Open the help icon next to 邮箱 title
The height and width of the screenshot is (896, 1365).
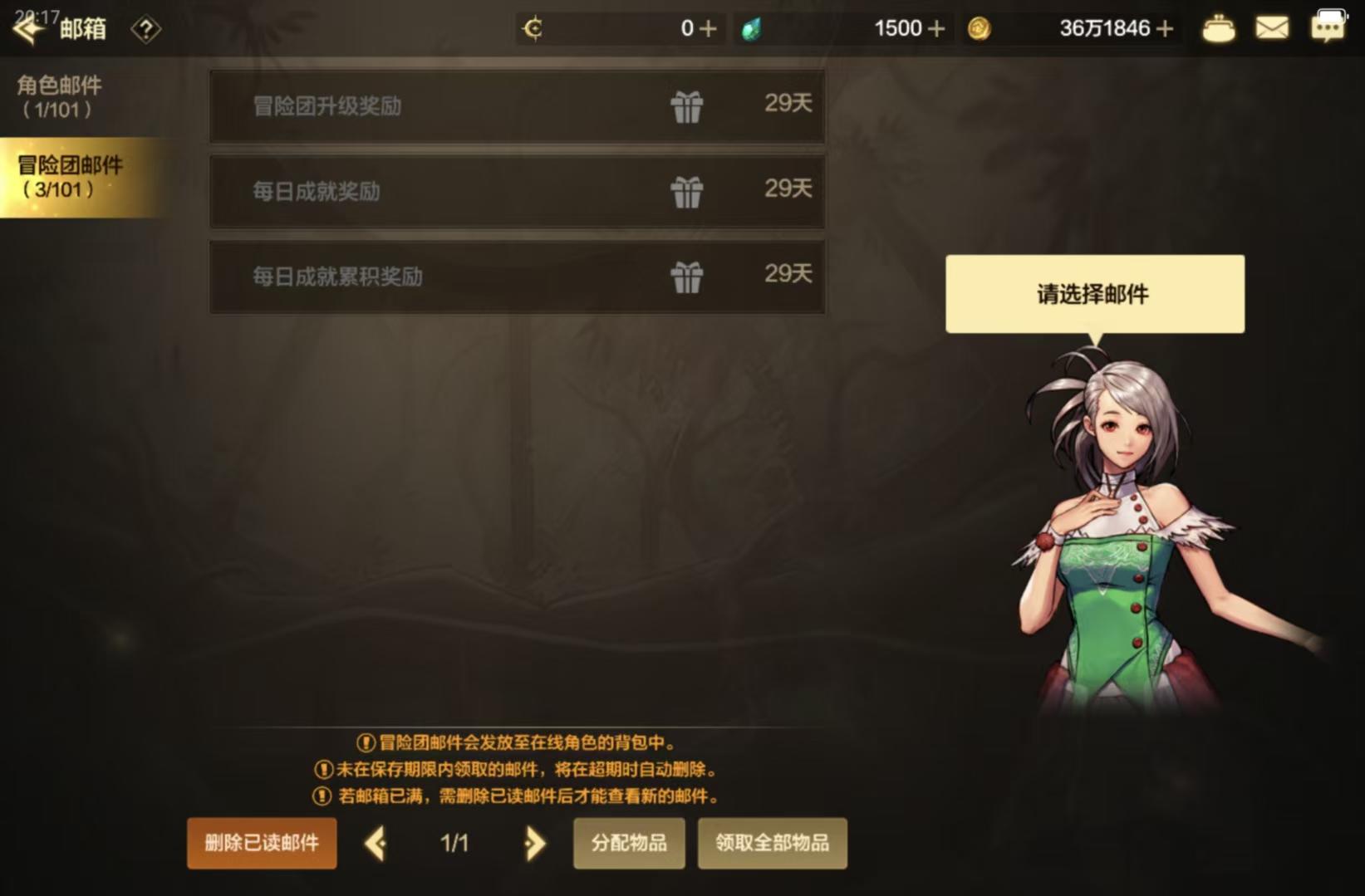pos(146,30)
